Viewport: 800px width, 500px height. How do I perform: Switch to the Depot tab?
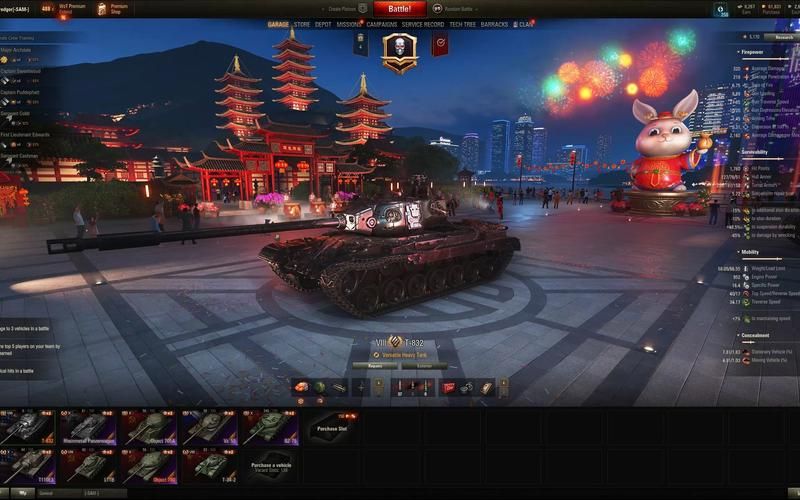tap(323, 24)
